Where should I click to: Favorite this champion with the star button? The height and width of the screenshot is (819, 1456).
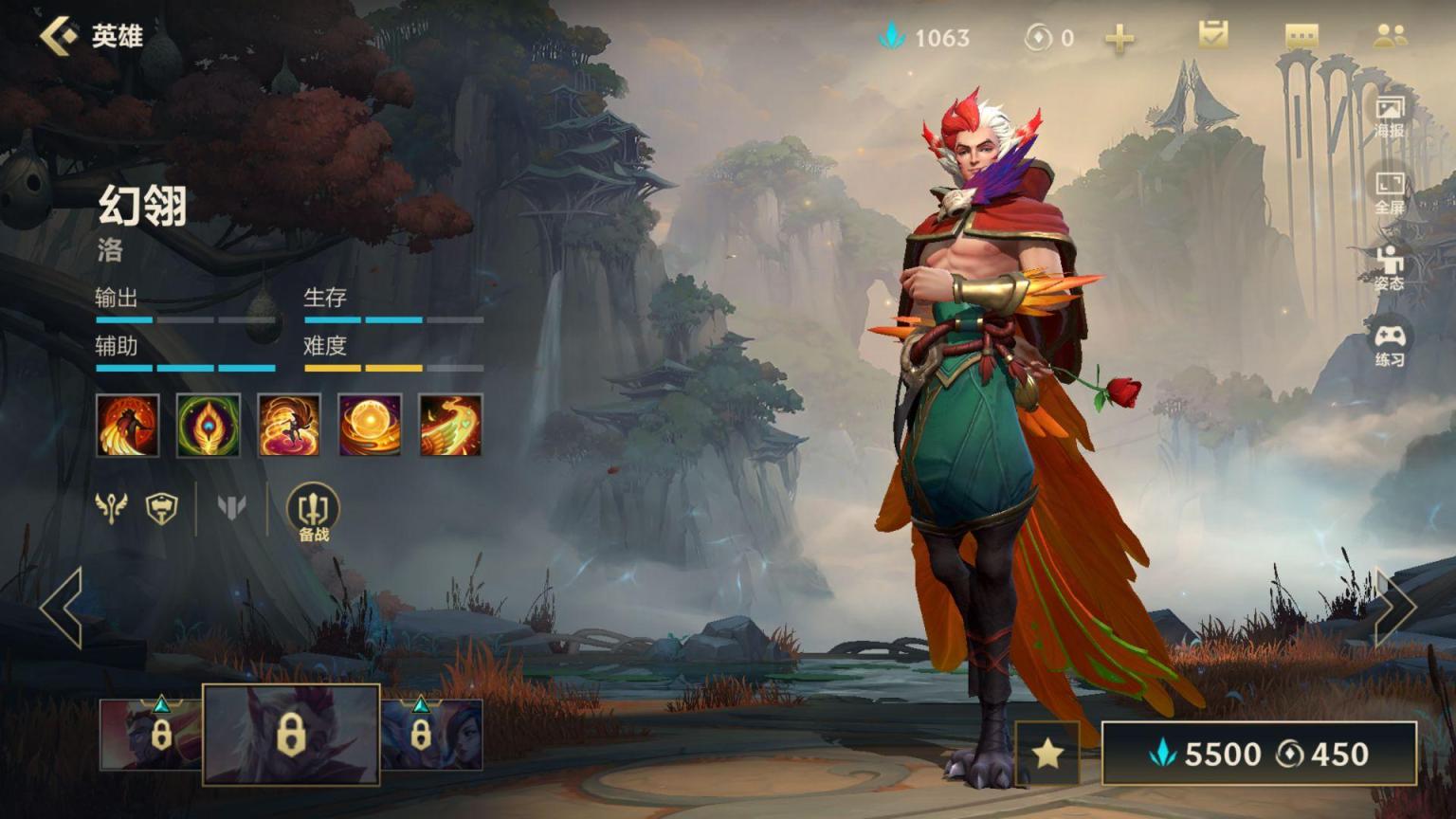coord(1047,754)
